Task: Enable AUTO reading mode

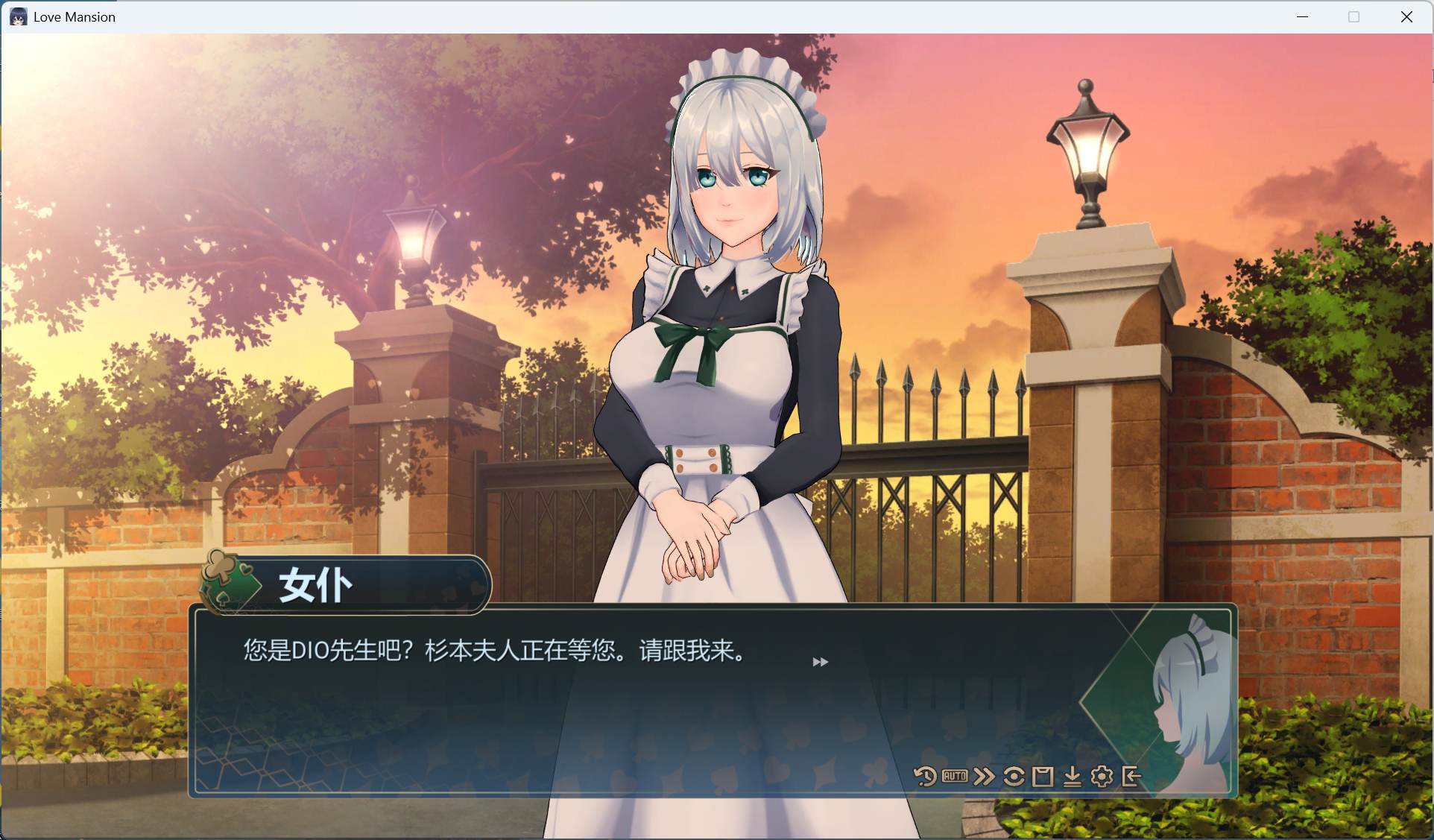Action: click(955, 776)
